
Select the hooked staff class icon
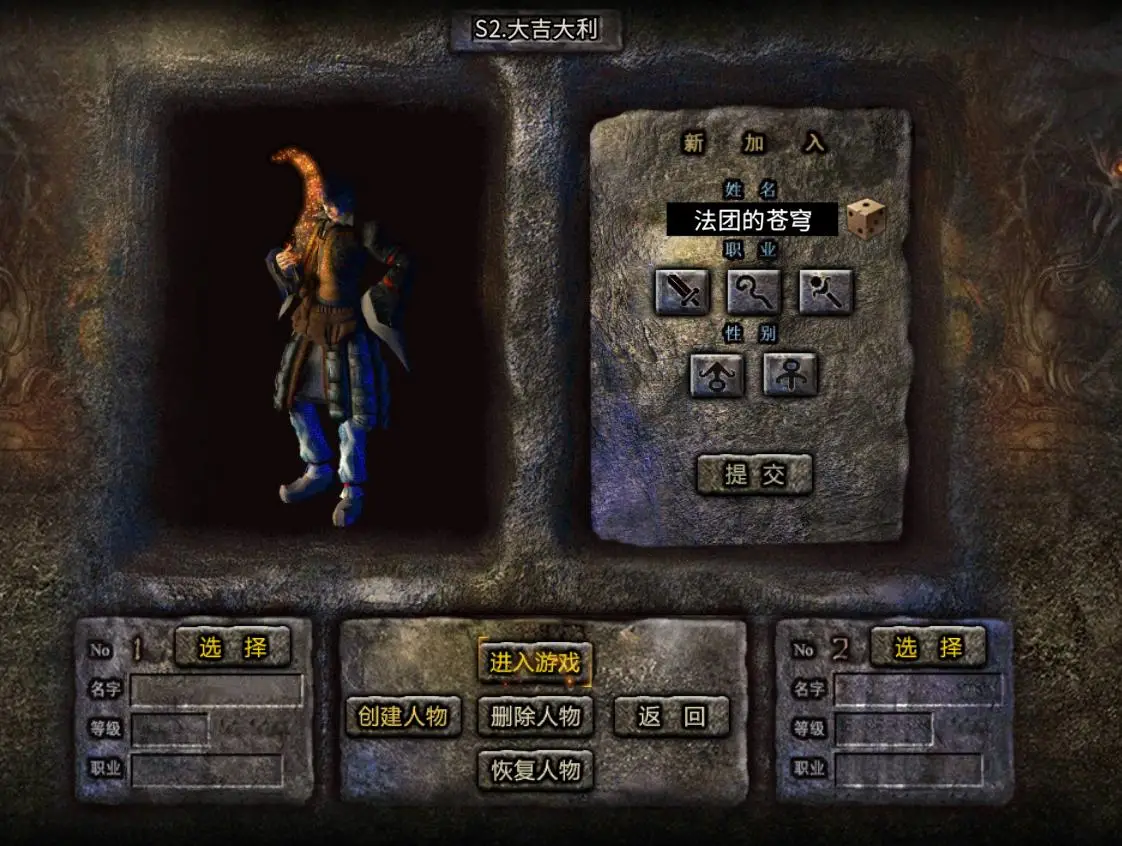pos(753,292)
